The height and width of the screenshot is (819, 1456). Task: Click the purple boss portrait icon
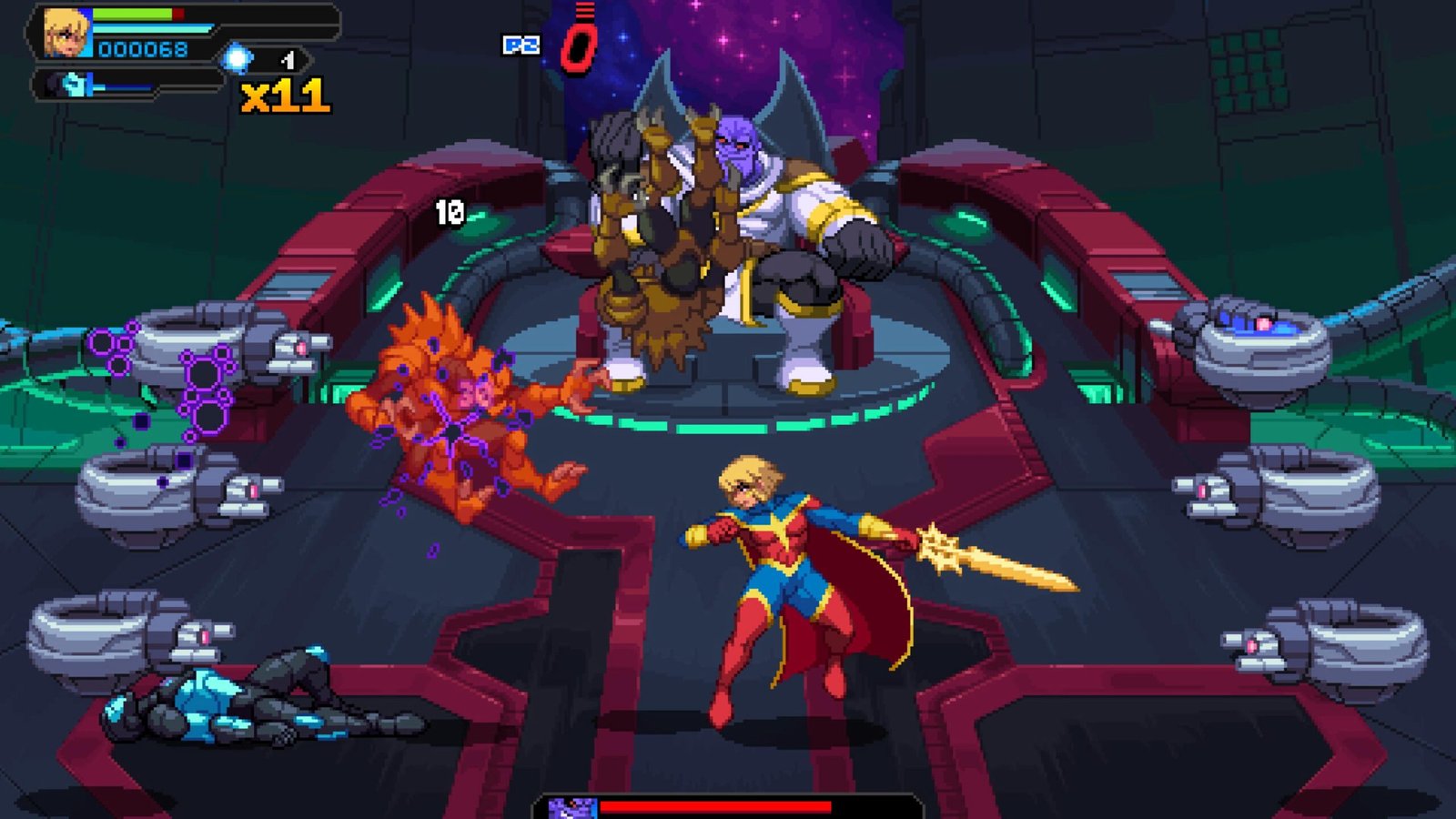[572, 808]
